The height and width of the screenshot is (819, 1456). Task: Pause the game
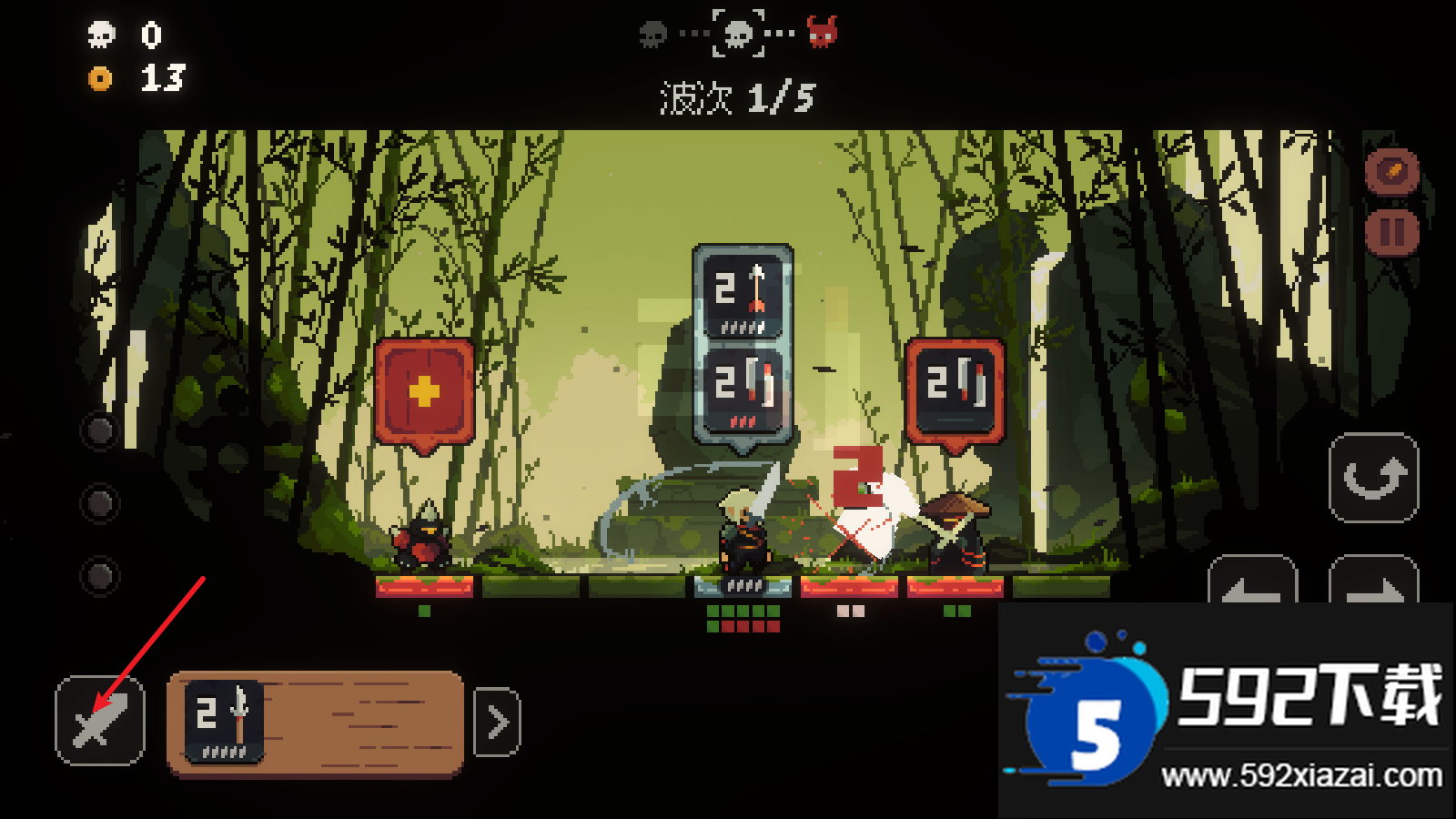click(x=1392, y=232)
